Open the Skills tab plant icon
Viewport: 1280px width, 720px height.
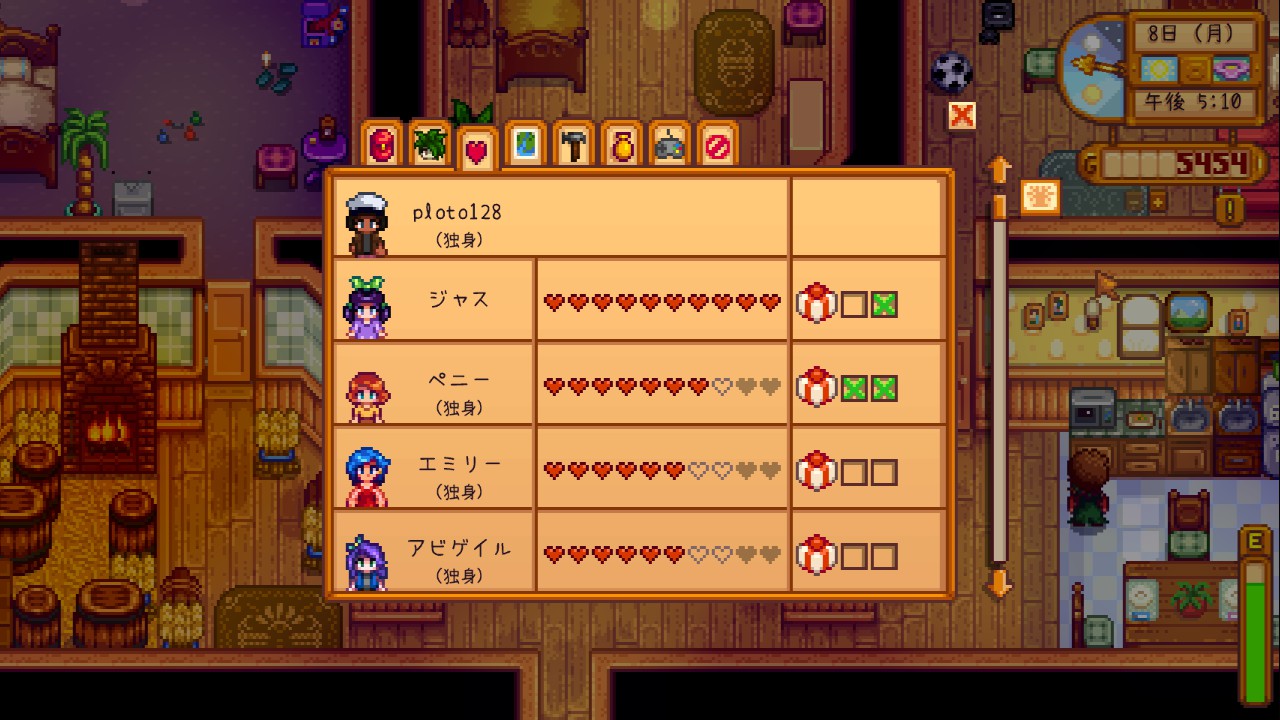click(x=429, y=148)
